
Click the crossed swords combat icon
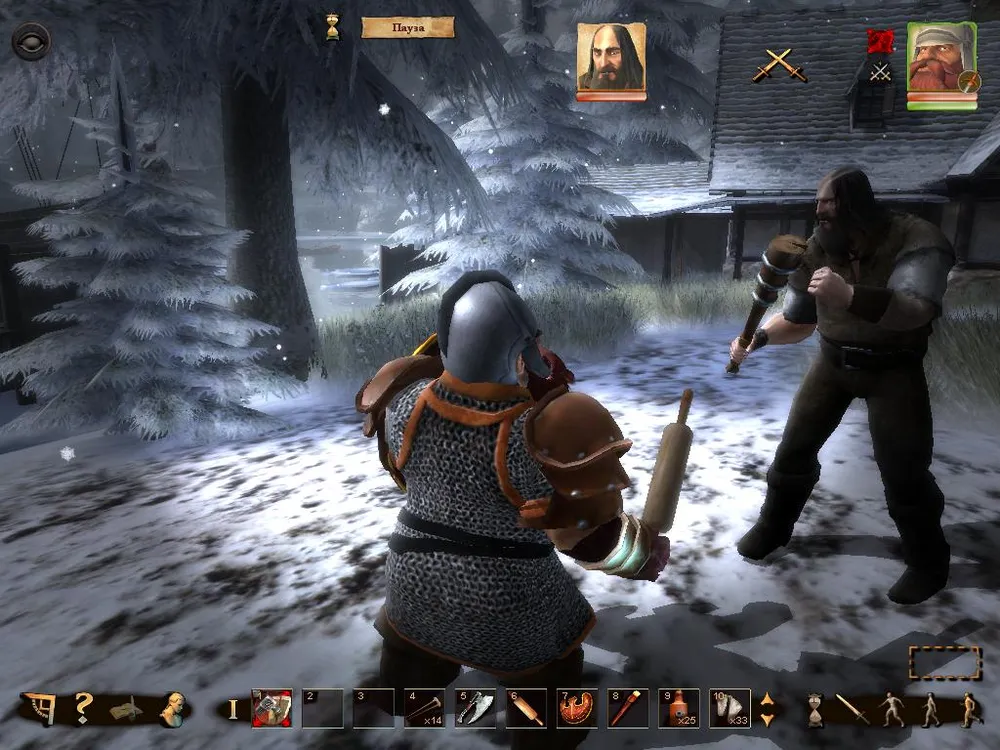point(779,64)
